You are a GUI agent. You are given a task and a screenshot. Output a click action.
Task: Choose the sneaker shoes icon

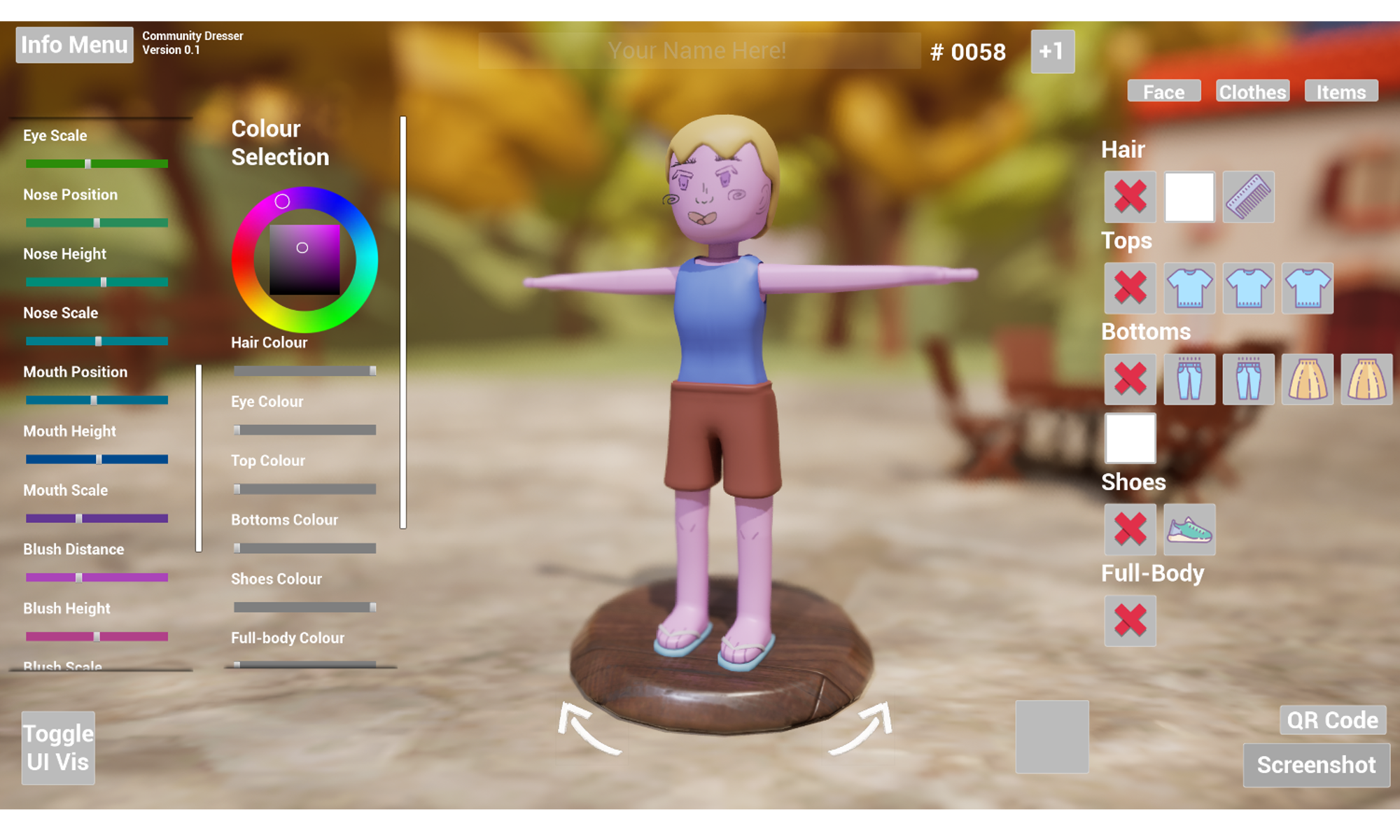(1189, 529)
